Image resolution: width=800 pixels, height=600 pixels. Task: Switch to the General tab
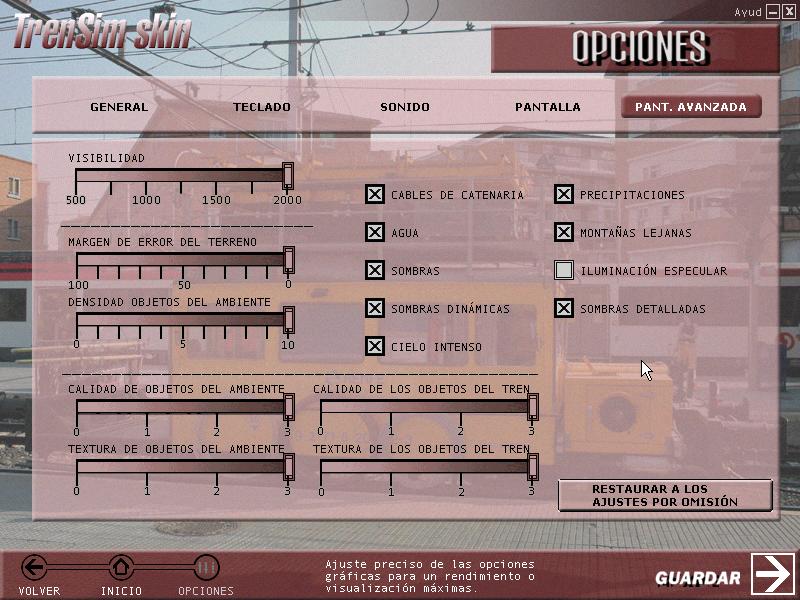[x=118, y=107]
